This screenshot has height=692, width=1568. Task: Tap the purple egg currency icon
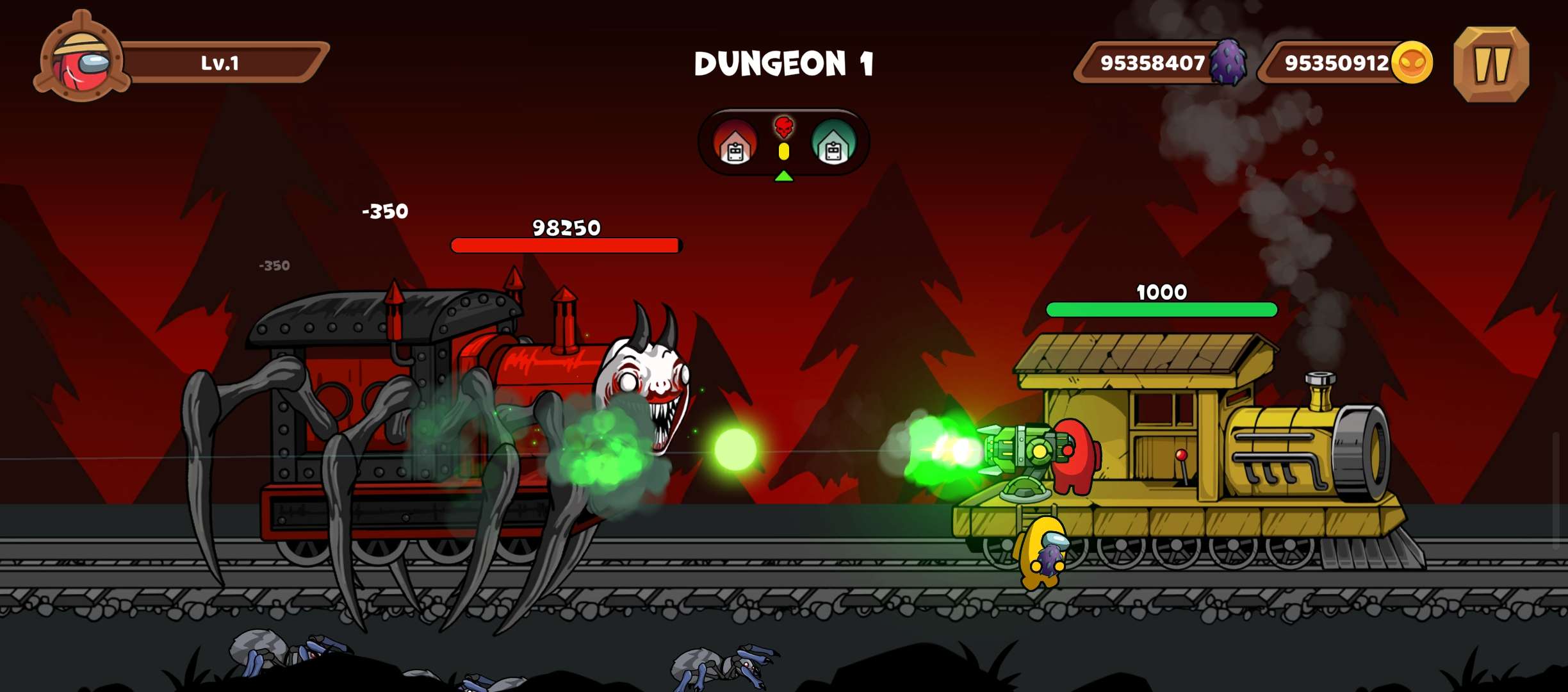(1228, 63)
